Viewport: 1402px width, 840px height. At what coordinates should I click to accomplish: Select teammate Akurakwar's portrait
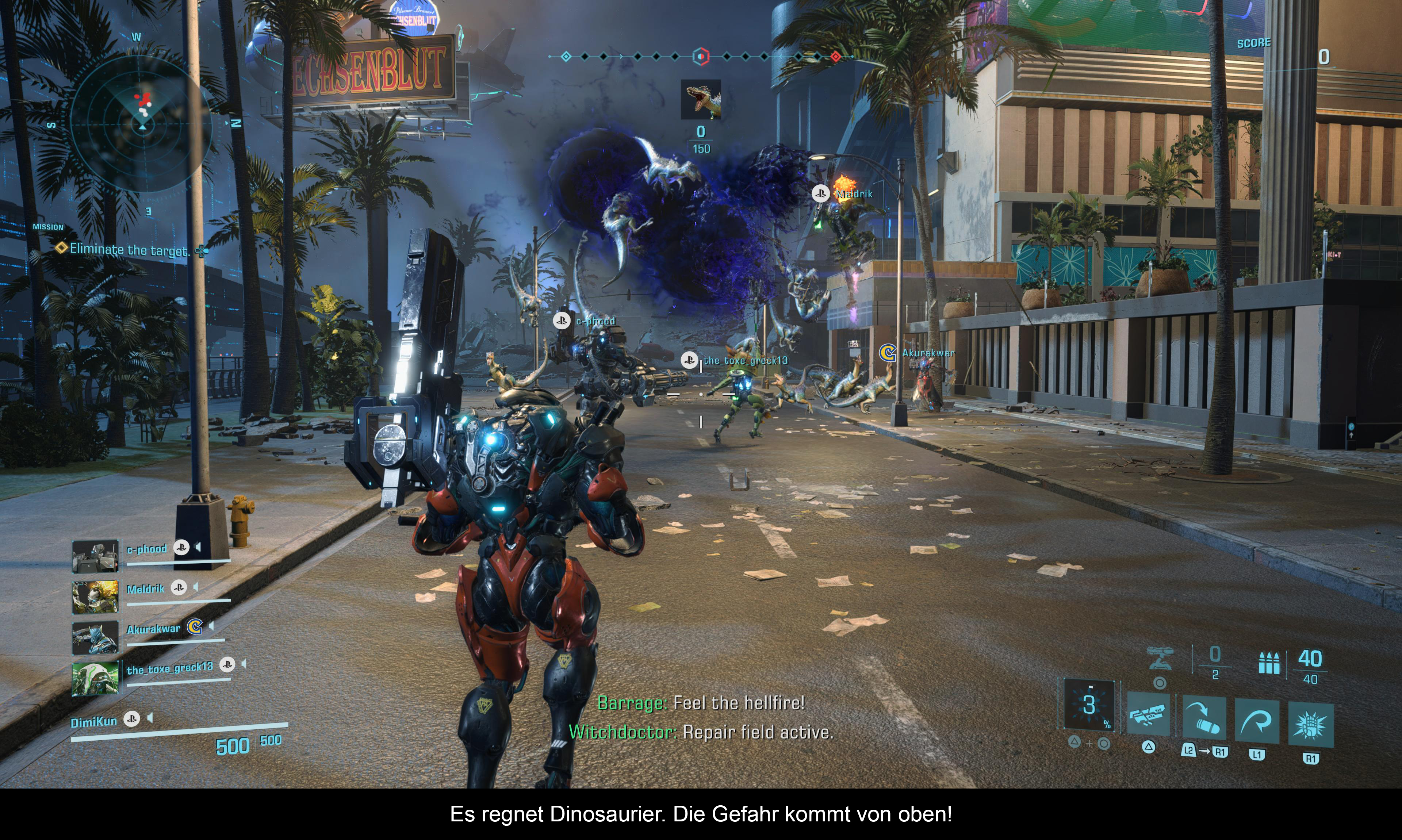tap(95, 637)
